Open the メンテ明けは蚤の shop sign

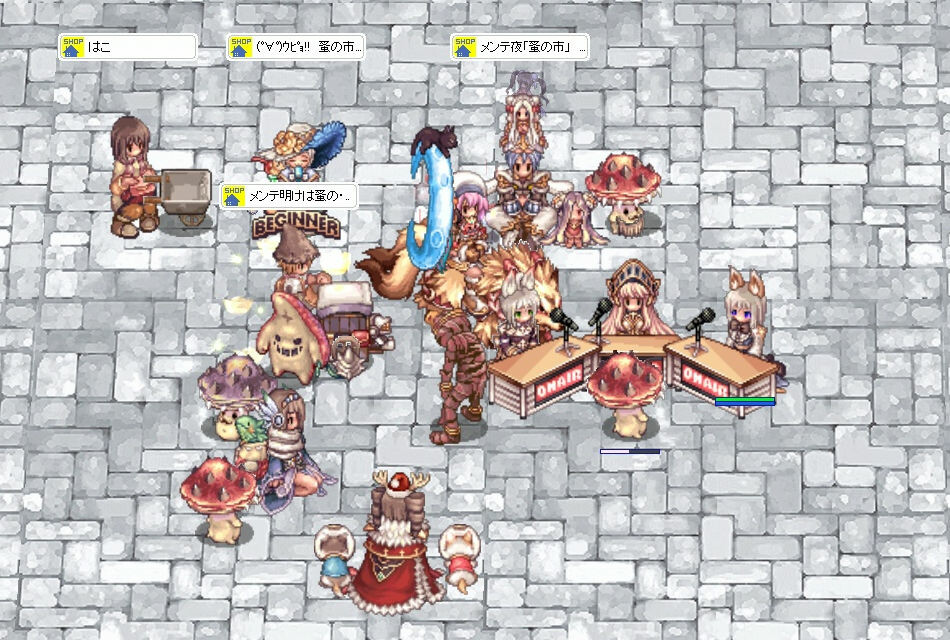click(288, 195)
